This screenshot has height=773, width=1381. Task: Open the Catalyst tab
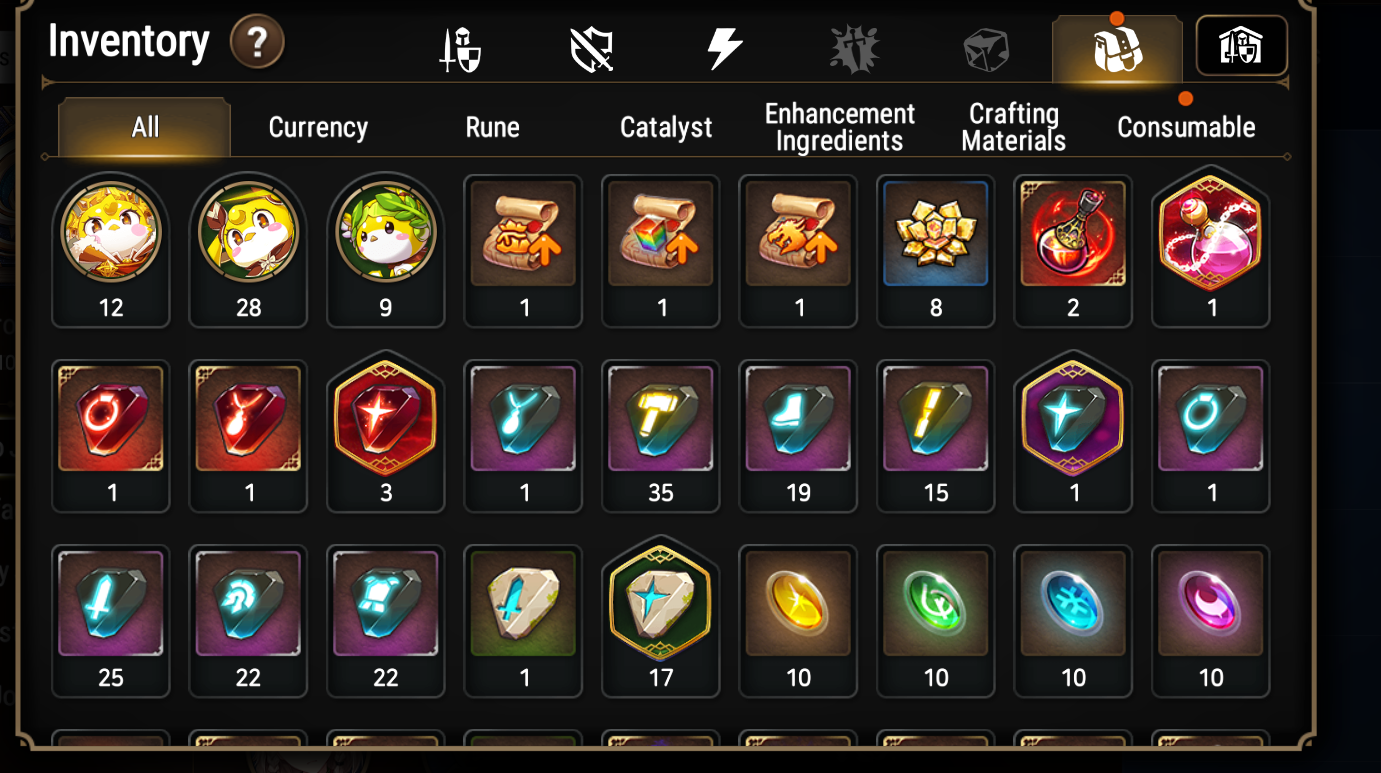(x=665, y=127)
